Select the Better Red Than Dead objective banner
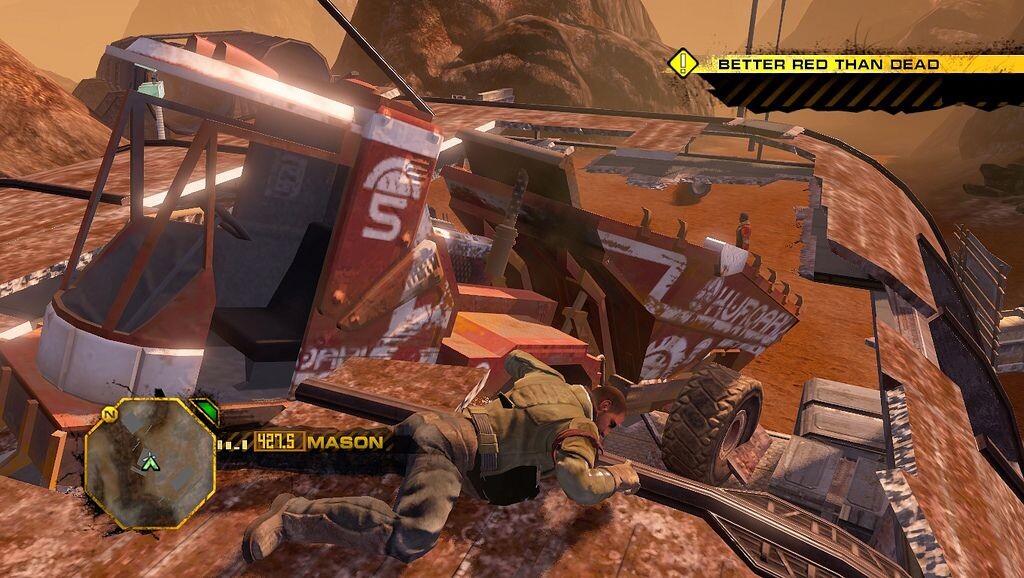 click(x=828, y=64)
